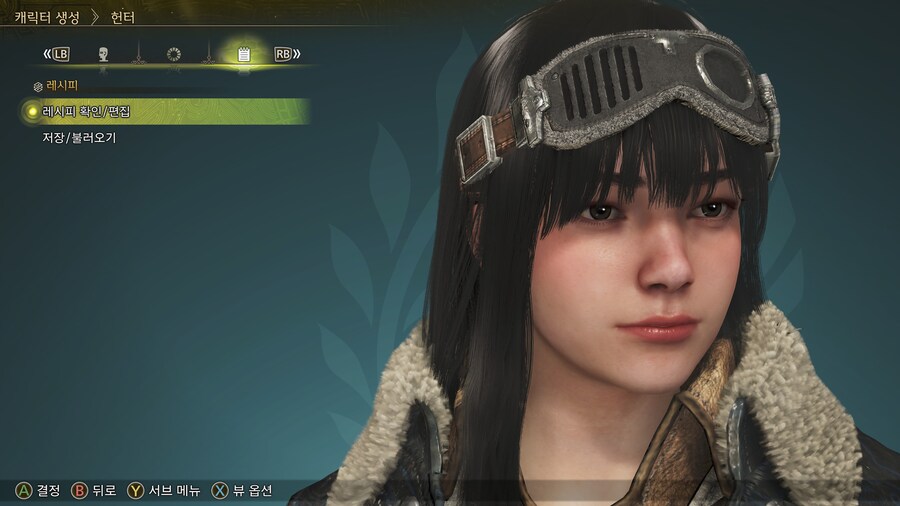This screenshot has height=506, width=900.
Task: Switch to the circular color wheel tab
Action: point(174,54)
